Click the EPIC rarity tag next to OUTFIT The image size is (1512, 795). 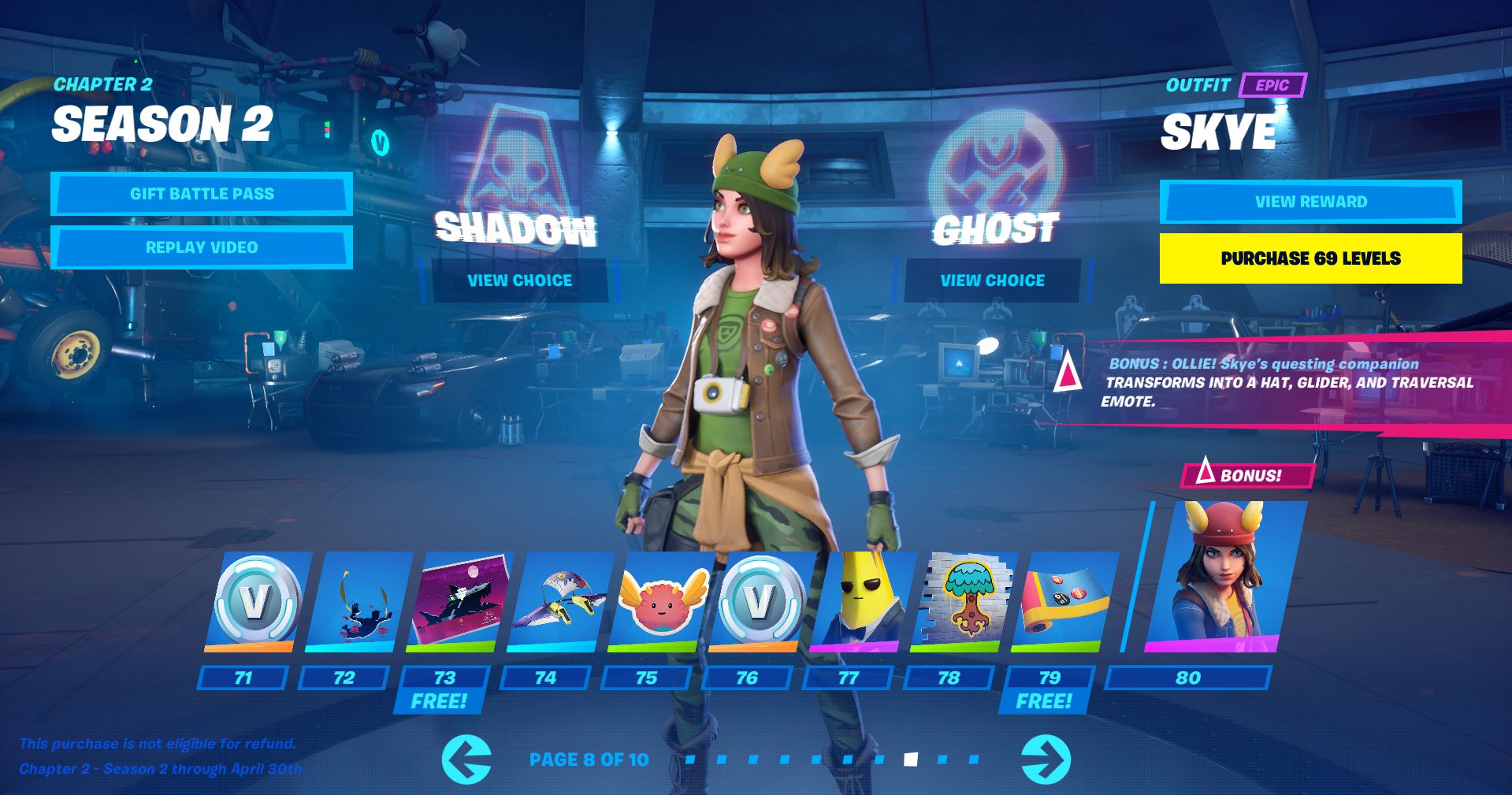1272,85
